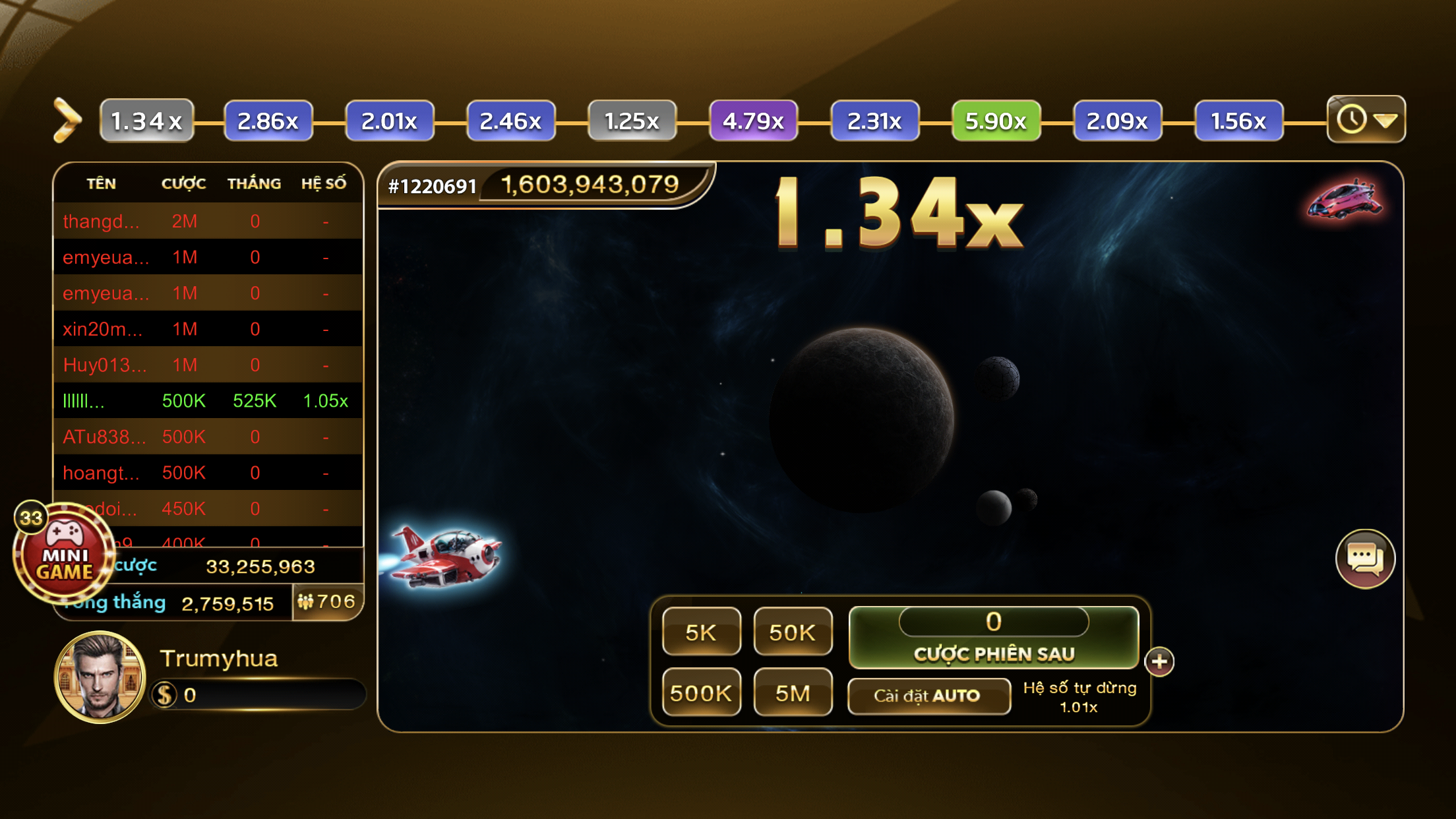Screen dimensions: 1456x819
Task: Click the Trumyhua player avatar
Action: pyautogui.click(x=100, y=677)
